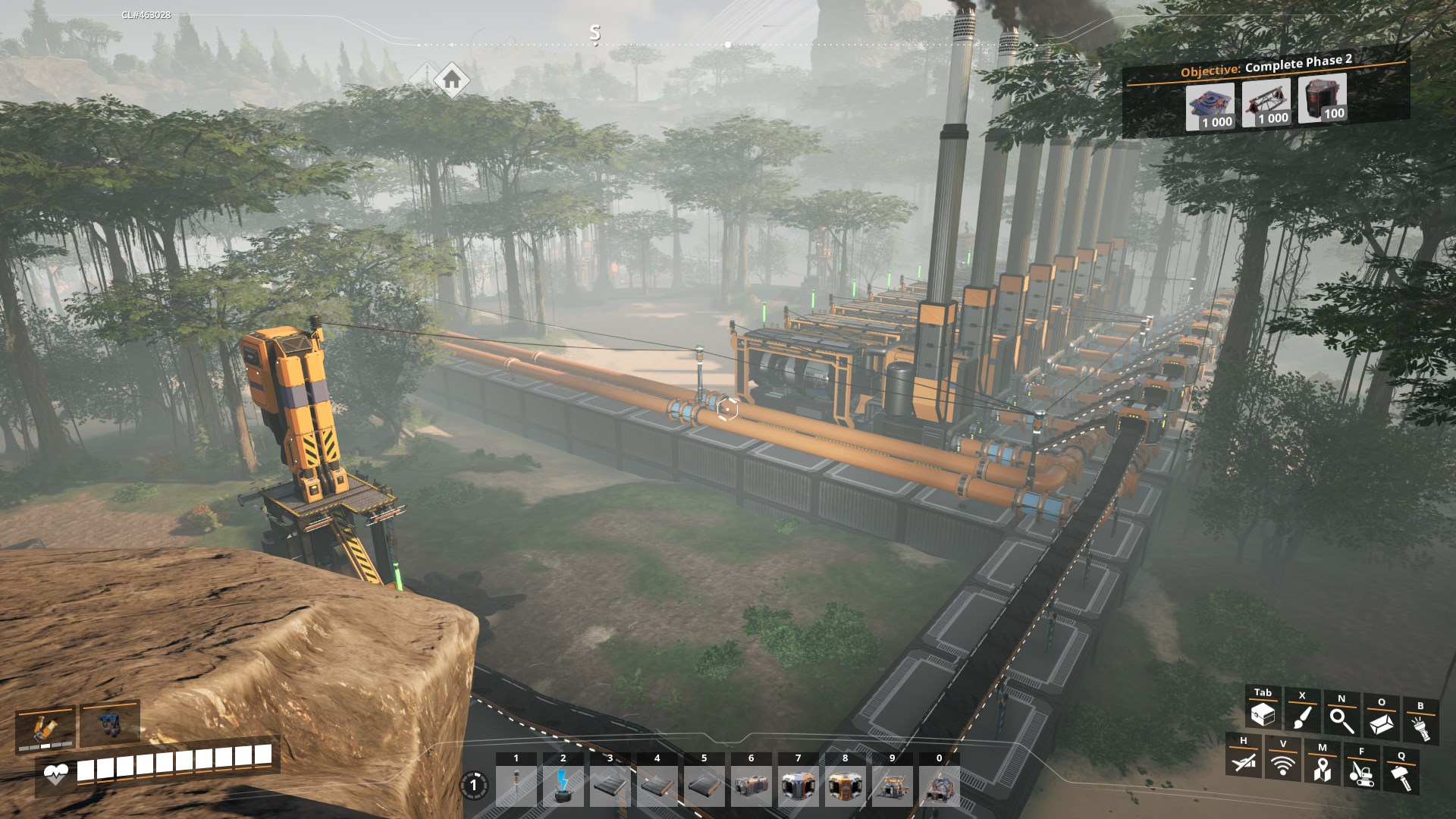Toggle the flashlight icon
The width and height of the screenshot is (1456, 819).
[1420, 726]
